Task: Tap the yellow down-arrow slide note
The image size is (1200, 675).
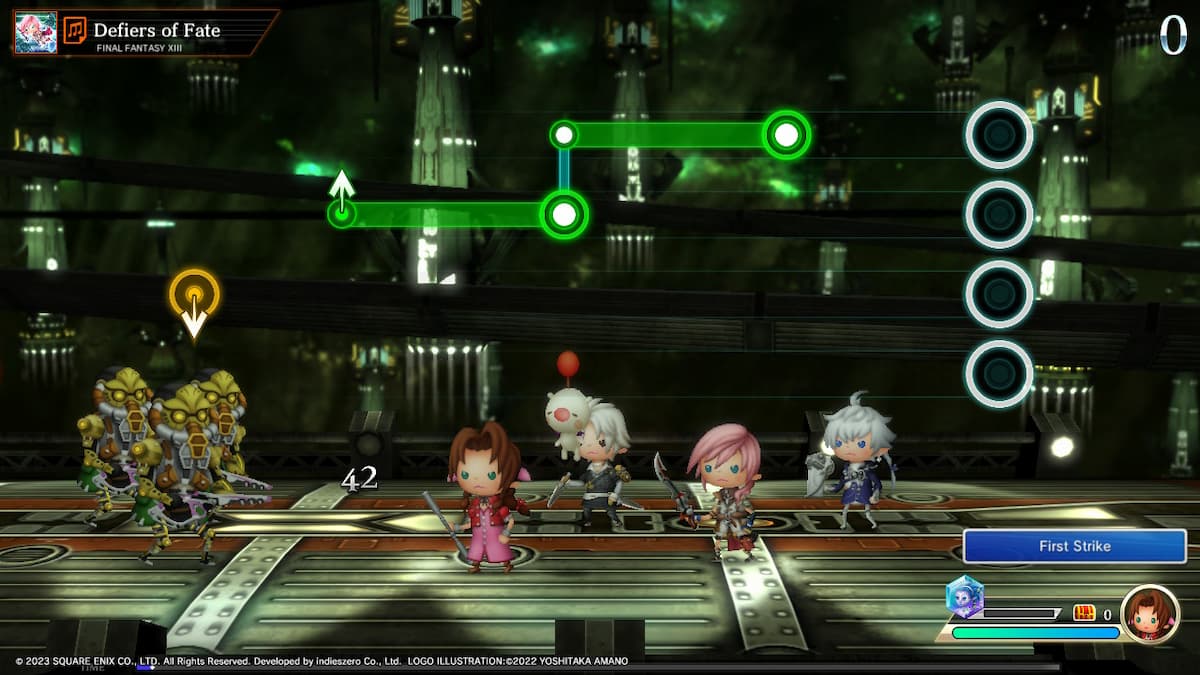Action: tap(194, 298)
